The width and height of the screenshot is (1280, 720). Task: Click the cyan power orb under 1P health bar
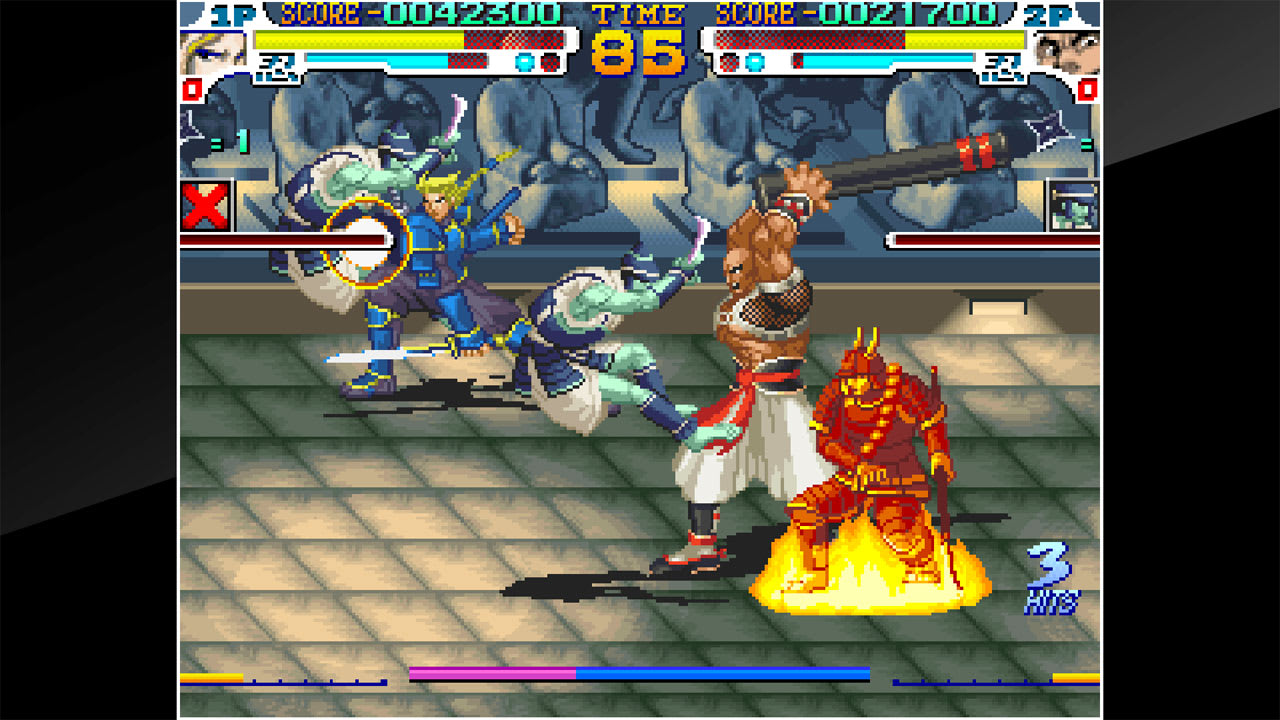point(522,62)
